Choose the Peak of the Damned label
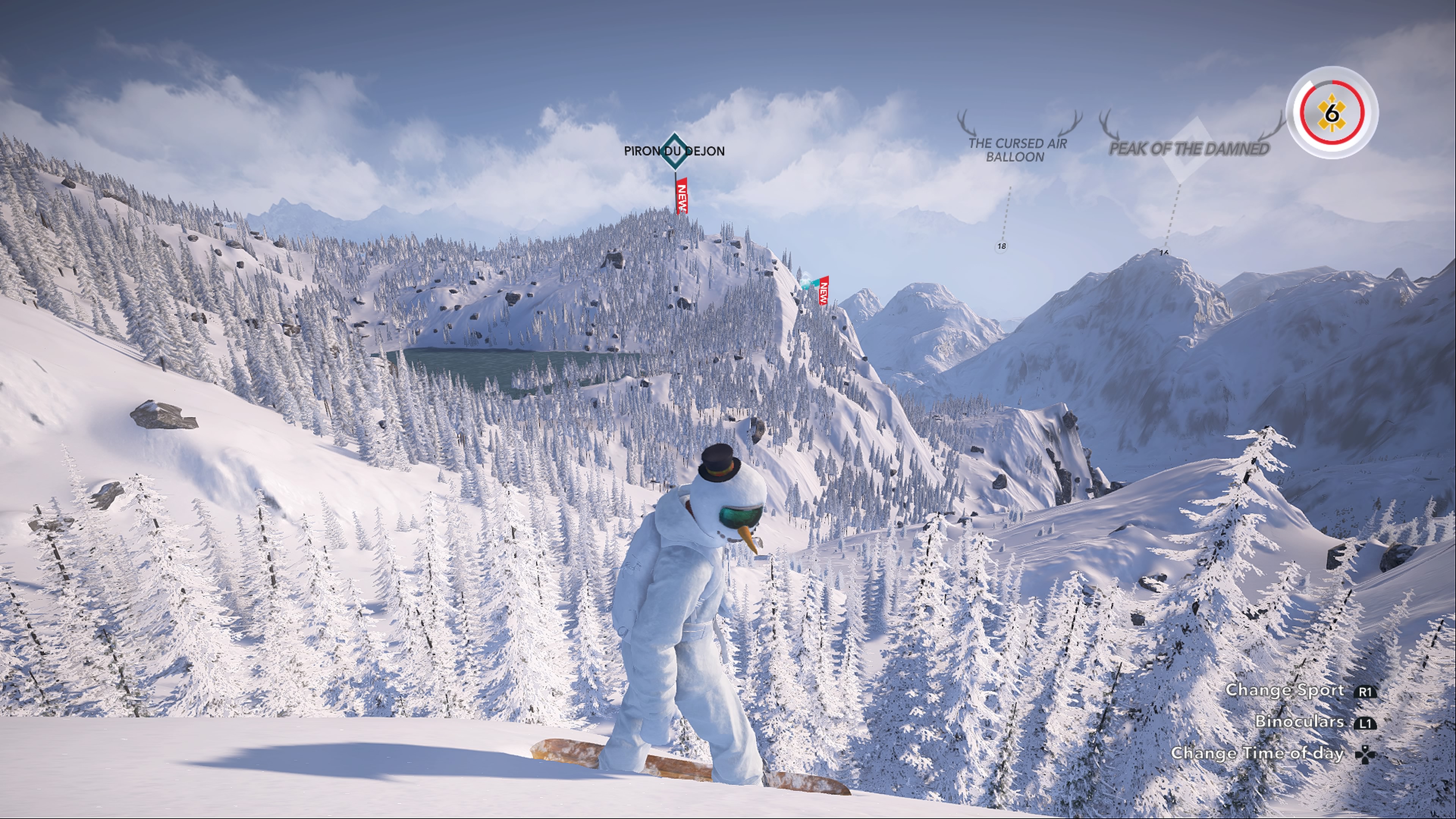1456x819 pixels. click(1189, 149)
